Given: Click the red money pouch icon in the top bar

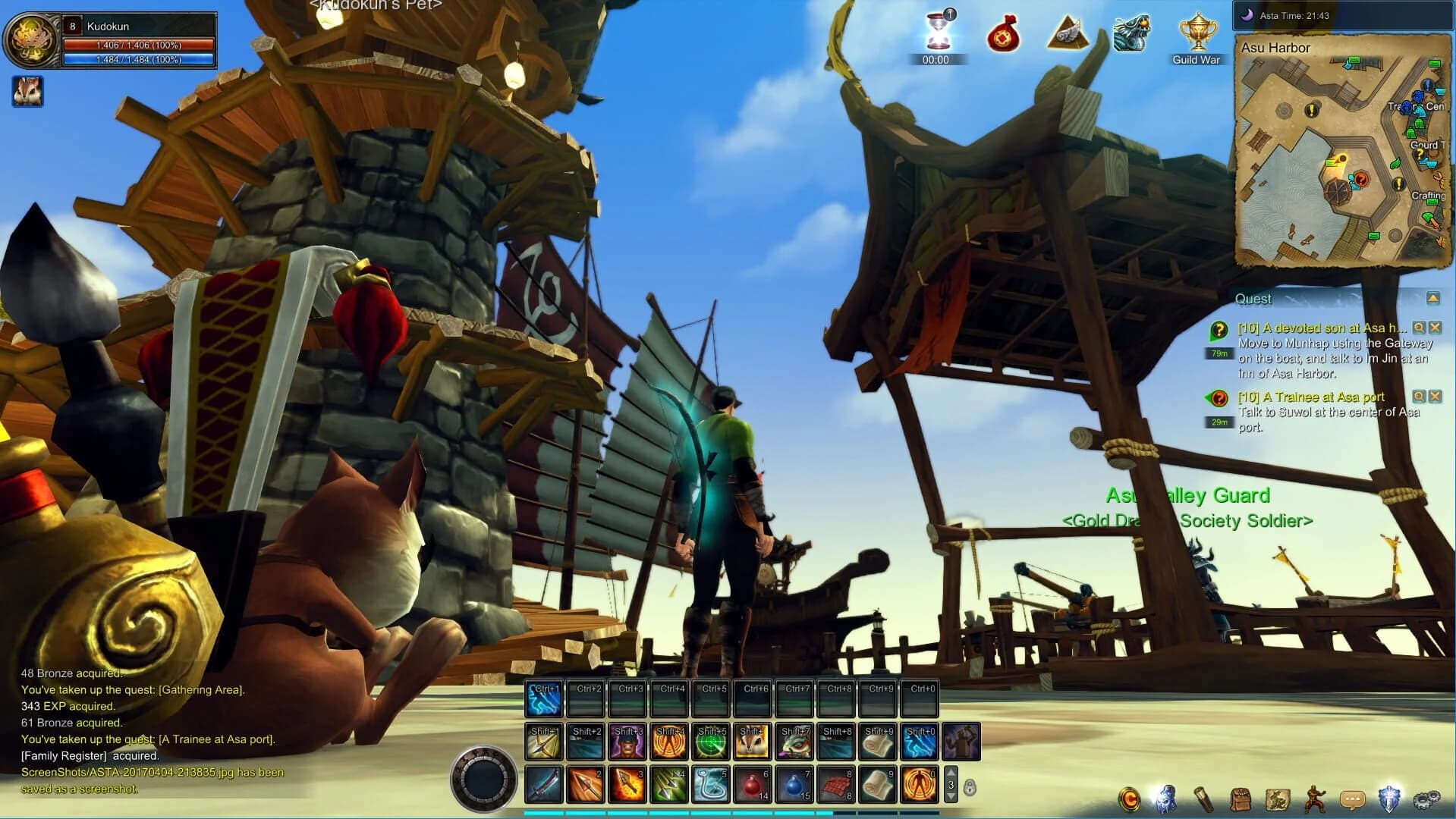Looking at the screenshot, I should coord(1003,36).
